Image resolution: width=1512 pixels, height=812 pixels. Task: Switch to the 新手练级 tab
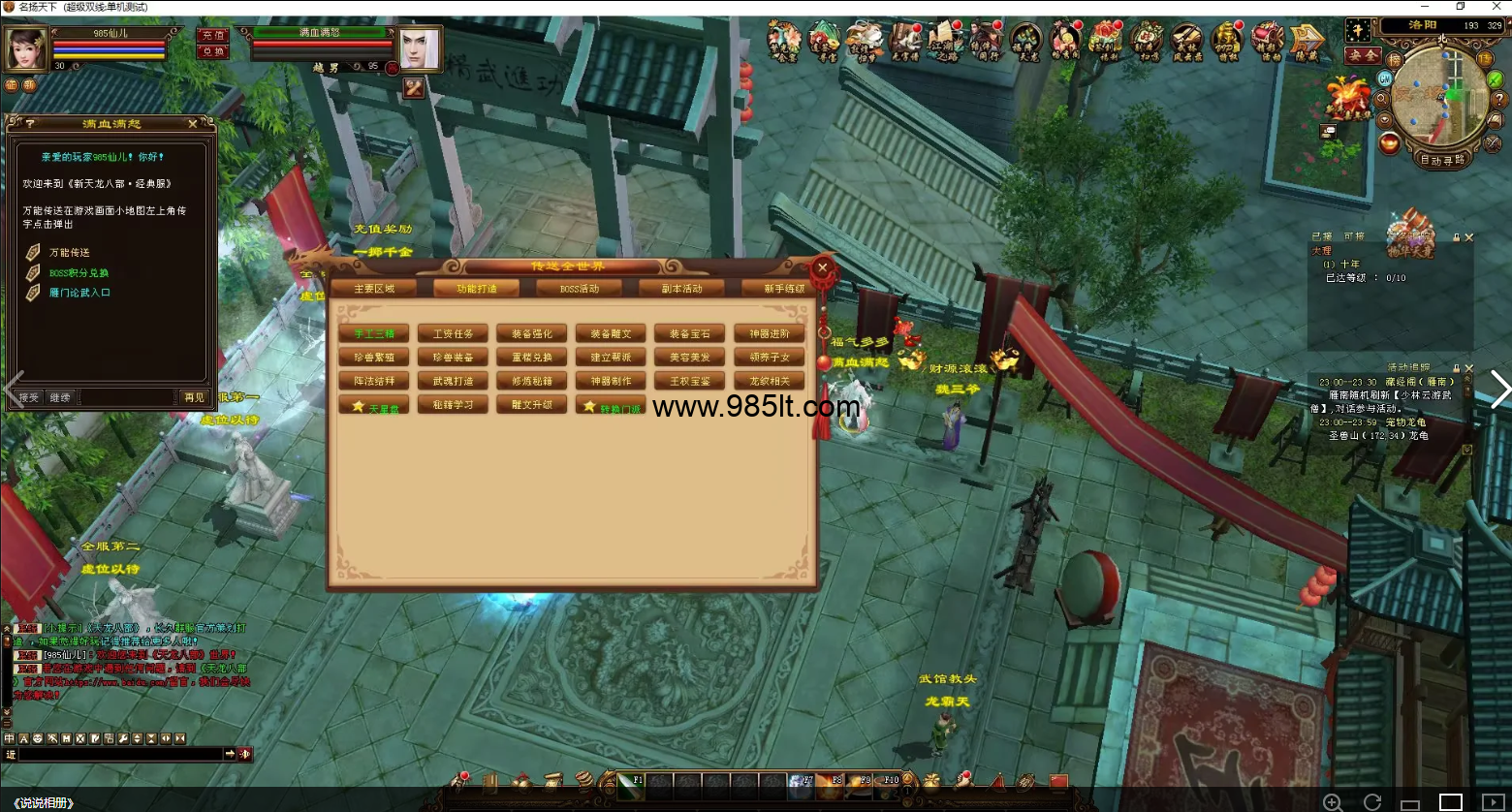(x=783, y=289)
